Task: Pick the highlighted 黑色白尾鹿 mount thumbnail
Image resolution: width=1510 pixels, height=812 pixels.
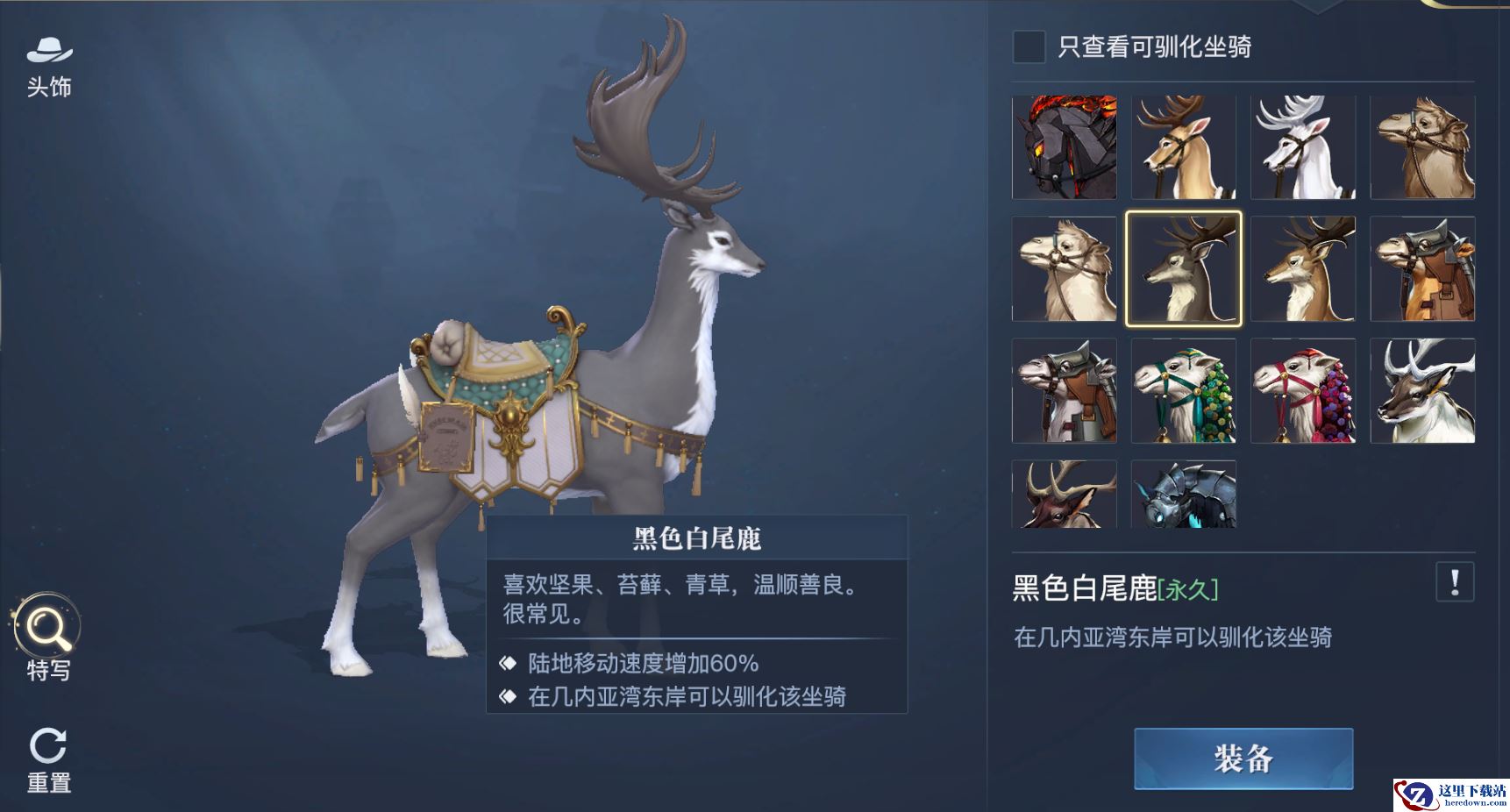Action: click(1184, 268)
